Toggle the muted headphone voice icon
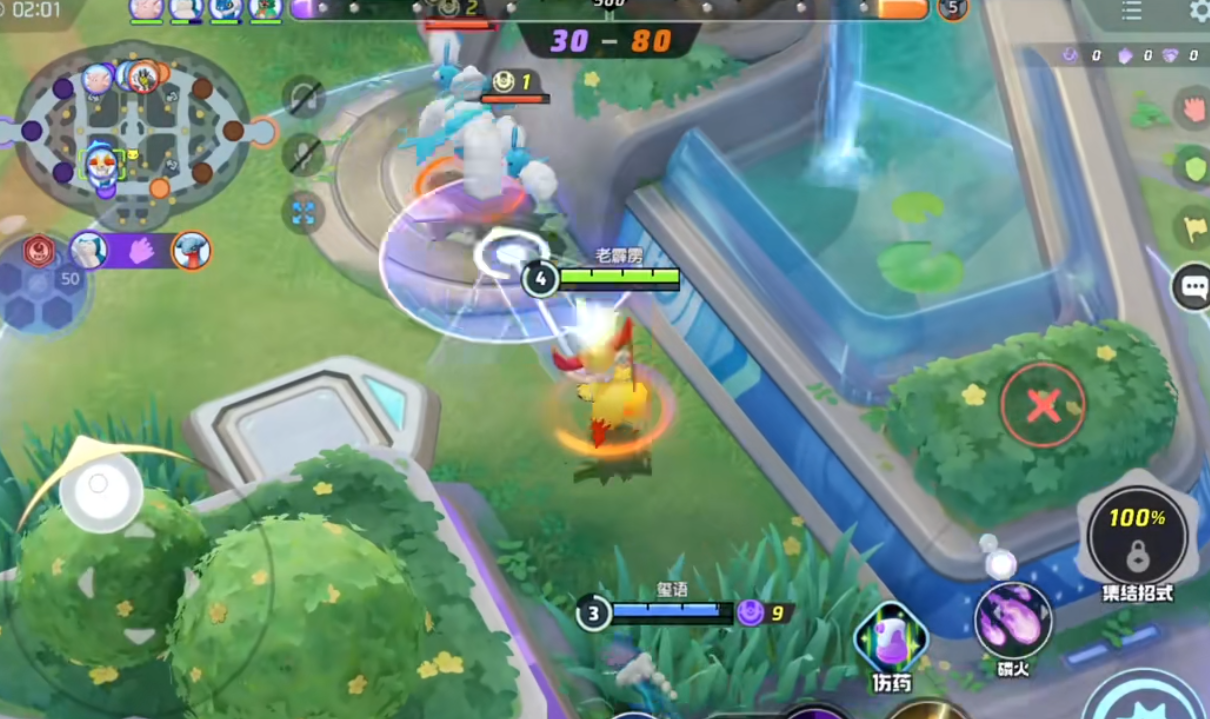Screen dimensions: 1210x719 coord(302,97)
